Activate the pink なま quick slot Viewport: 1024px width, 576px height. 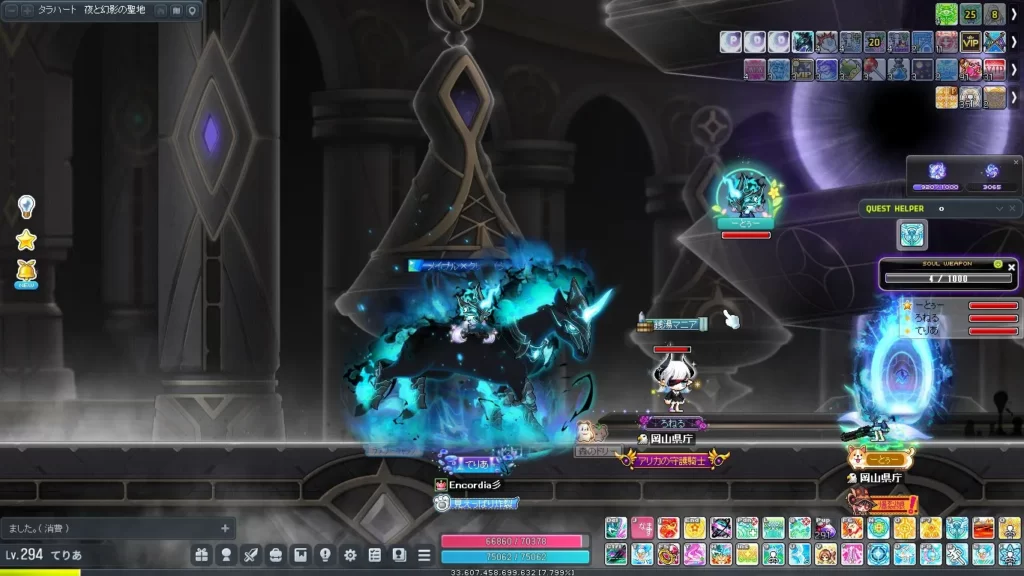coord(642,528)
